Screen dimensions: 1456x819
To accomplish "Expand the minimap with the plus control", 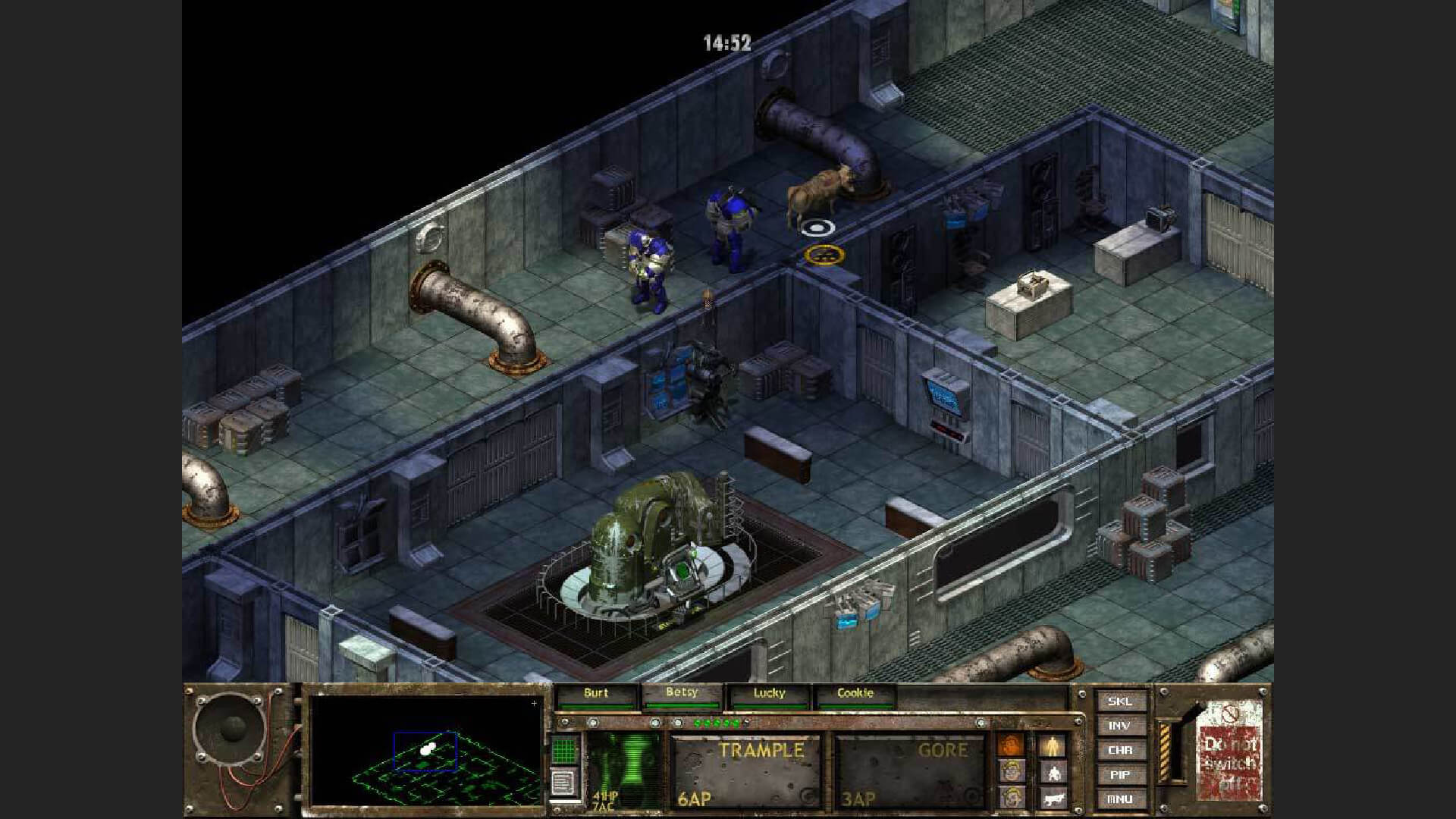I will point(535,704).
